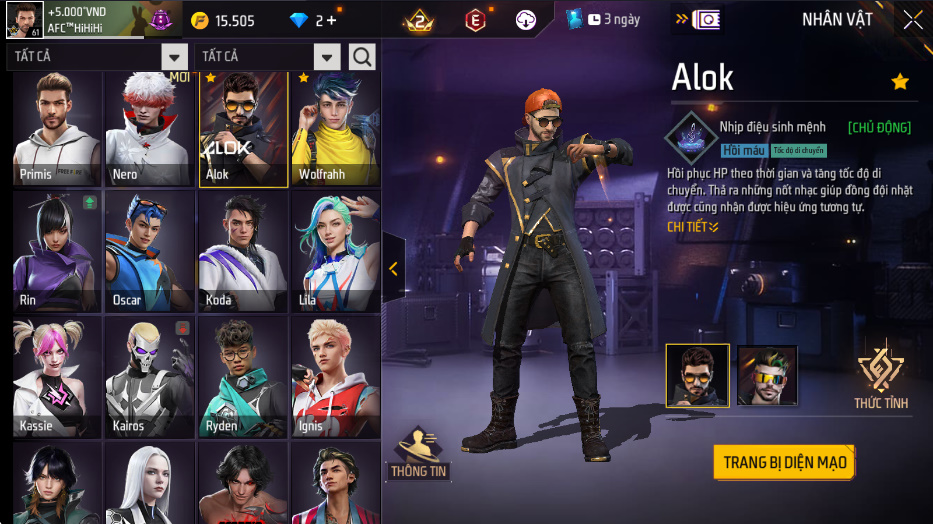This screenshot has width=933, height=524.
Task: Open the character search magnifier
Action: (362, 57)
